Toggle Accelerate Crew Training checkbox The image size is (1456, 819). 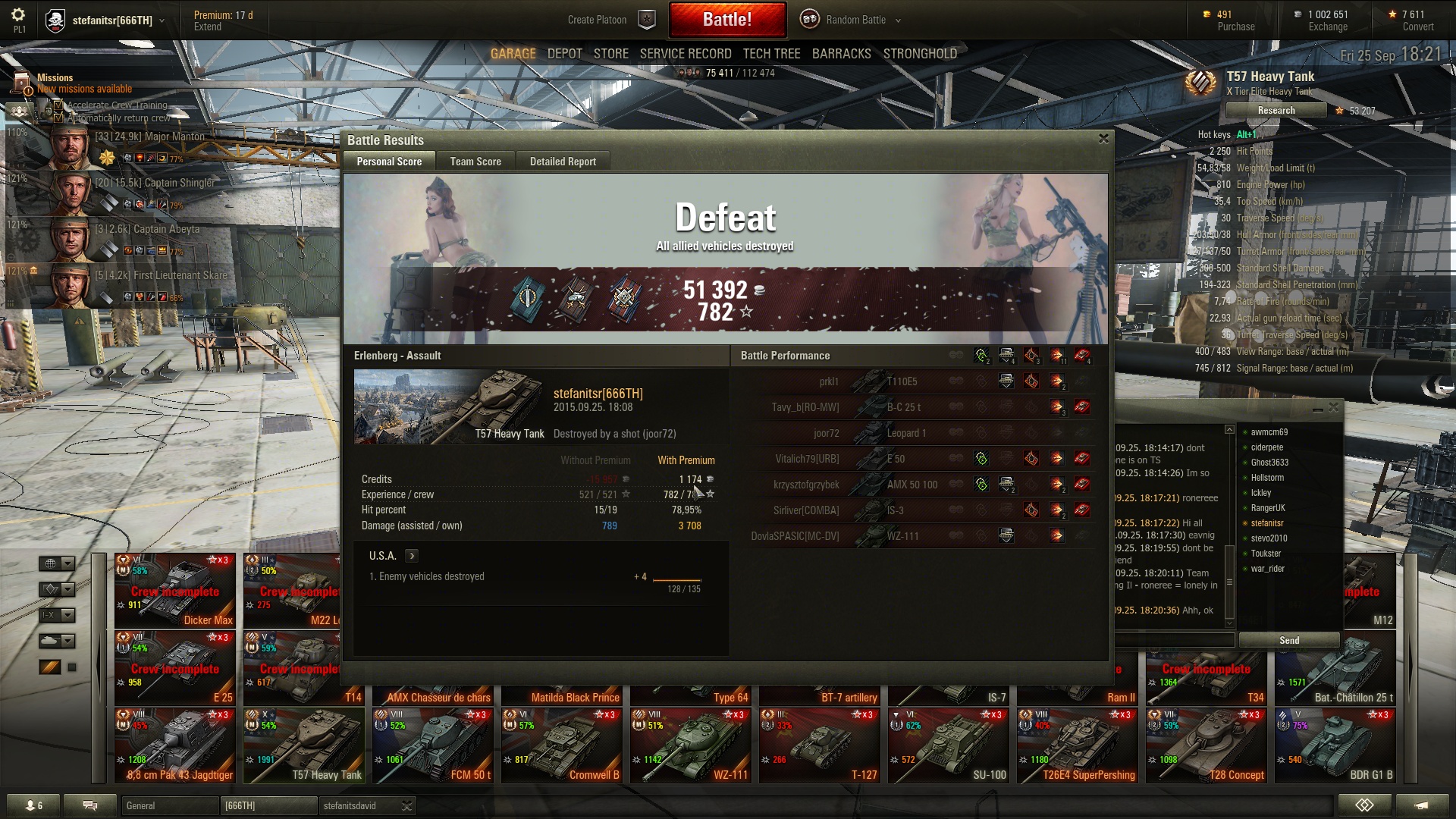pos(58,105)
